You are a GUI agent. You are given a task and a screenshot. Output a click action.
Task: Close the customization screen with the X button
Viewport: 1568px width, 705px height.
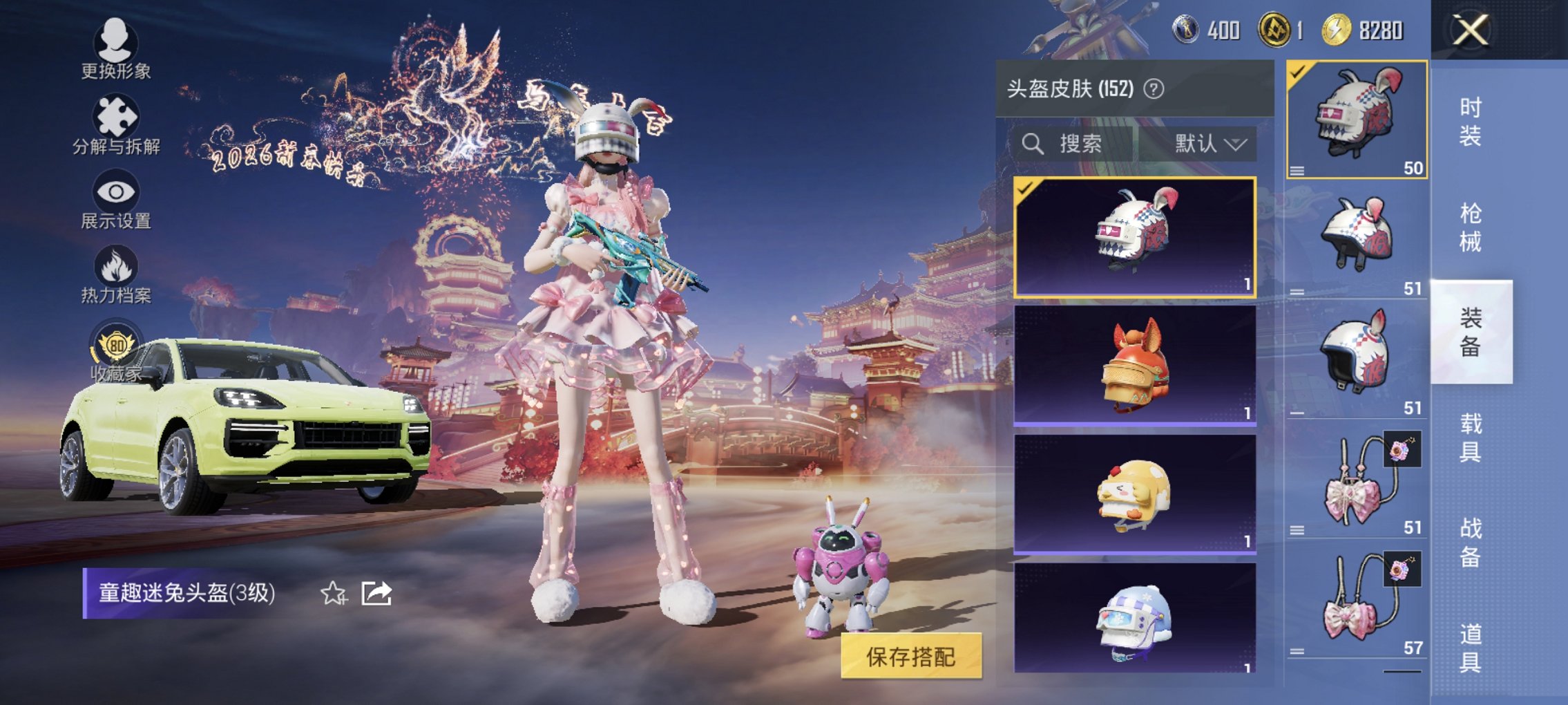coord(1471,31)
